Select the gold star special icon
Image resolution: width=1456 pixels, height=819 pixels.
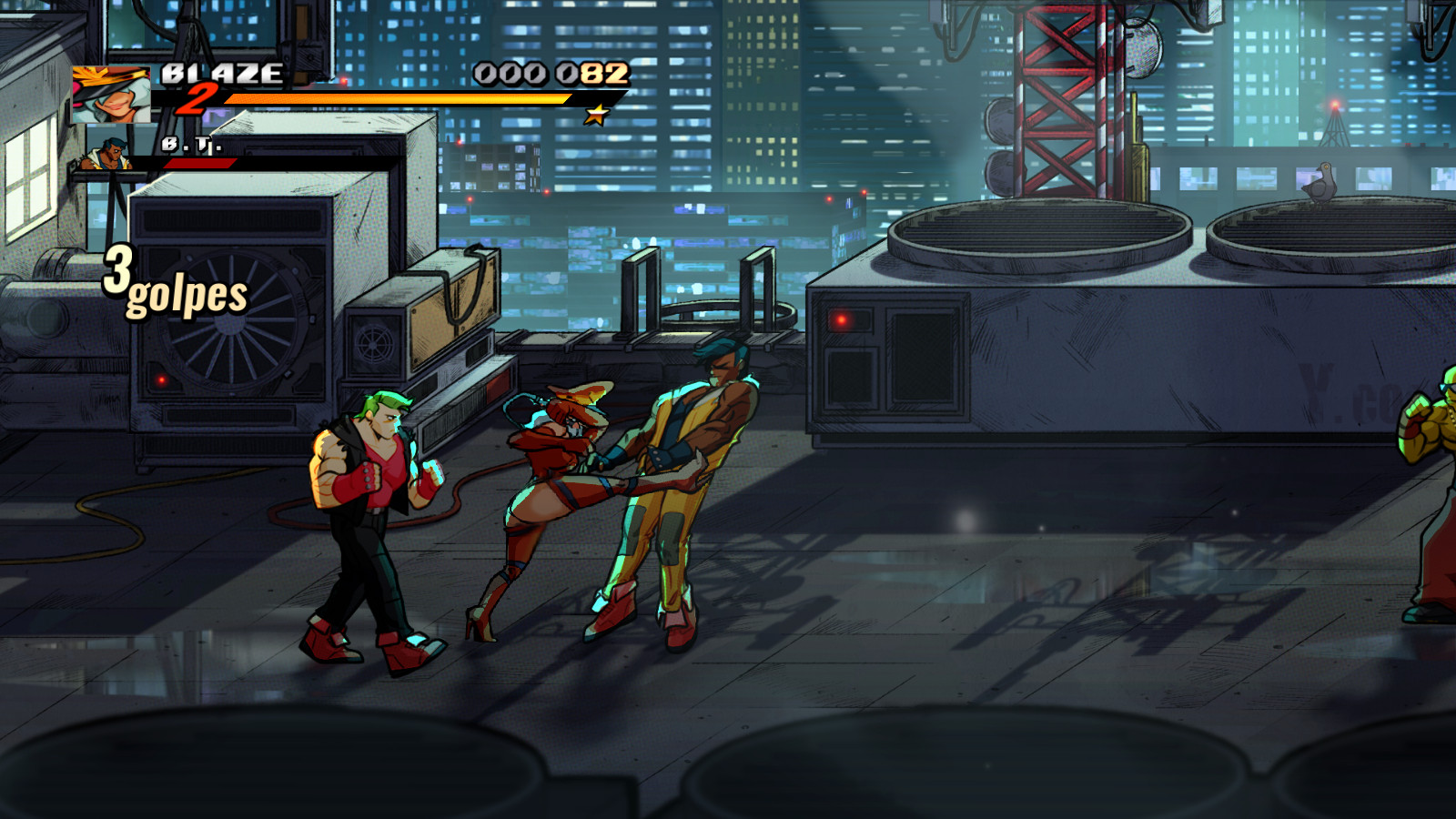(x=598, y=114)
